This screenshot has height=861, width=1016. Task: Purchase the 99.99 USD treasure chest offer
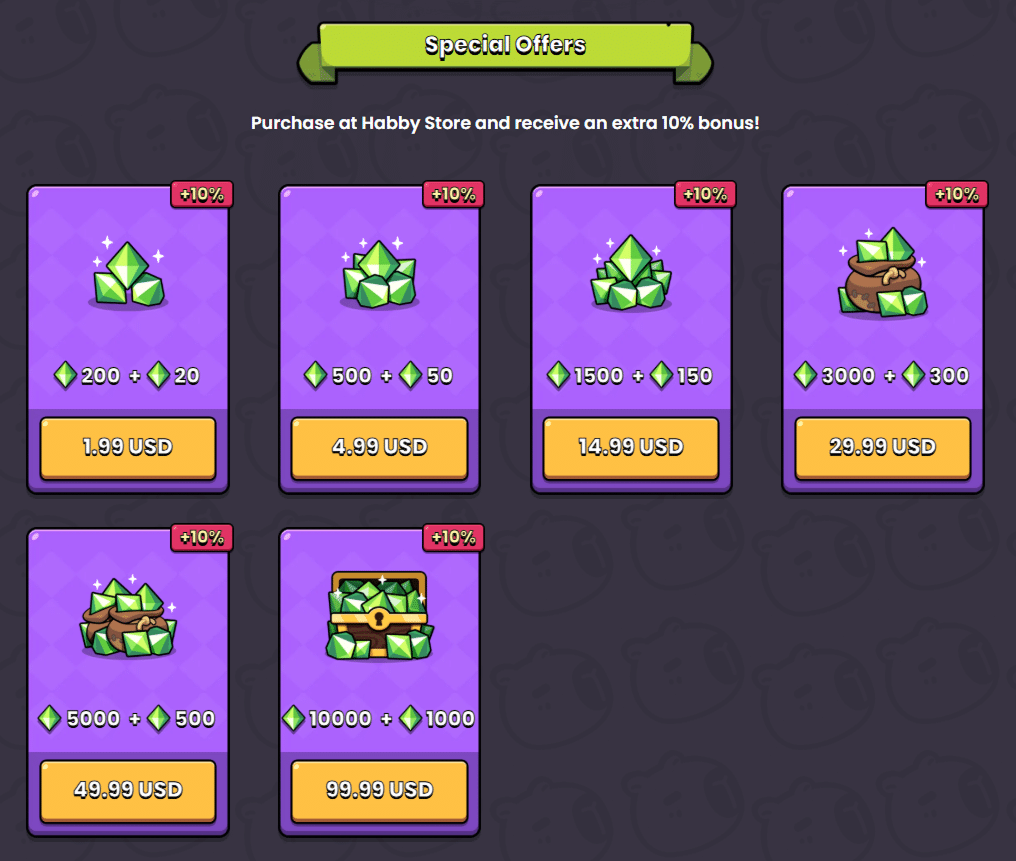[379, 790]
